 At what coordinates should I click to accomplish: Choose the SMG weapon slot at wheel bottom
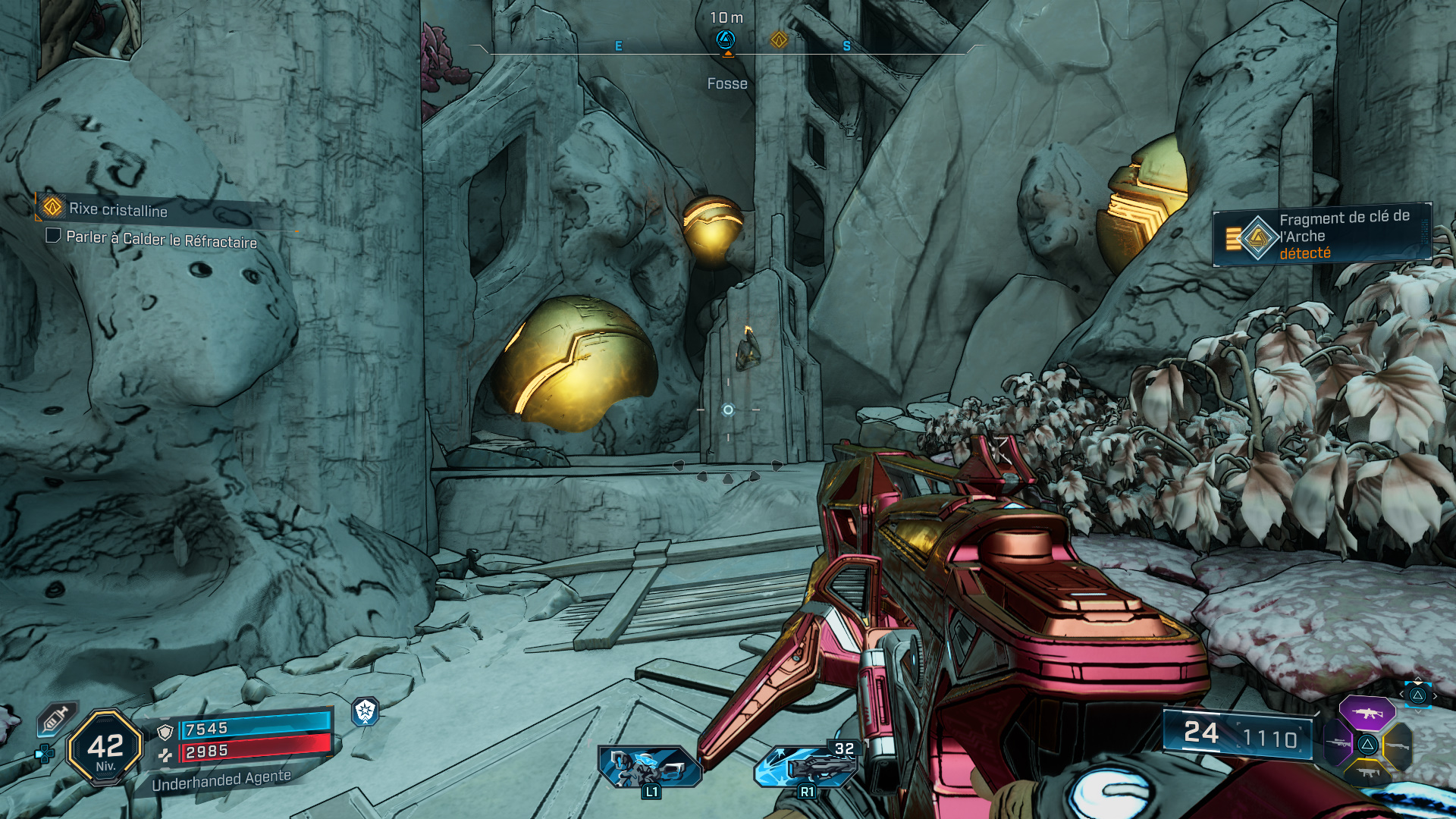coord(1367,773)
